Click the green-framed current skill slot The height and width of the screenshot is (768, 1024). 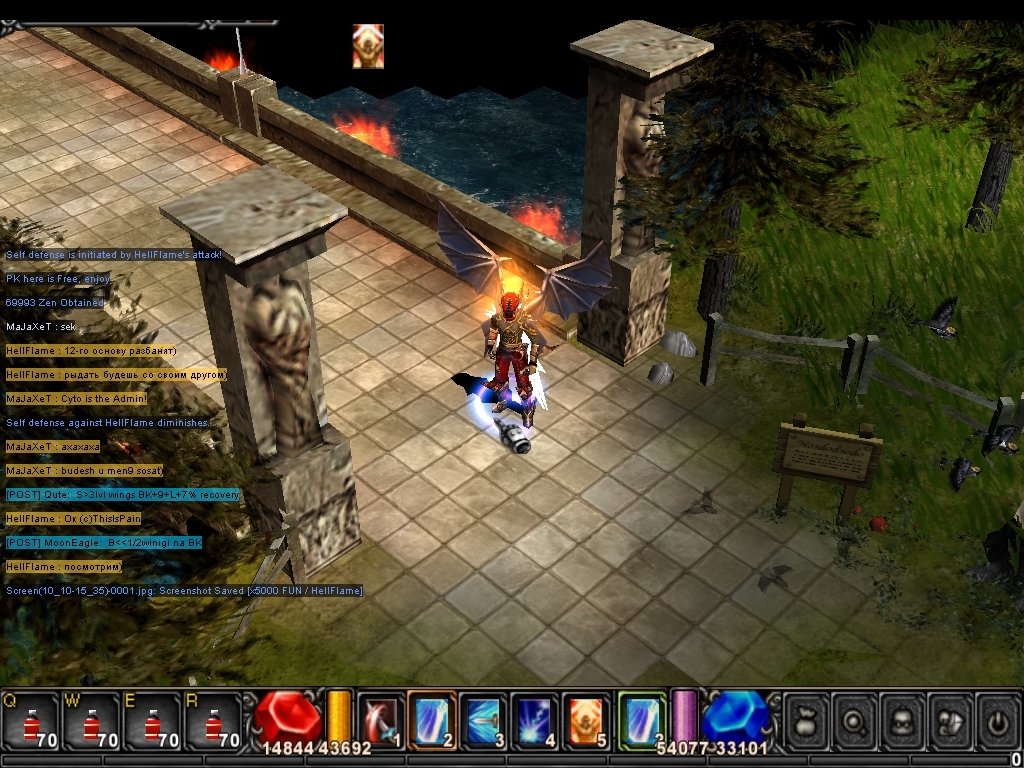(x=642, y=720)
